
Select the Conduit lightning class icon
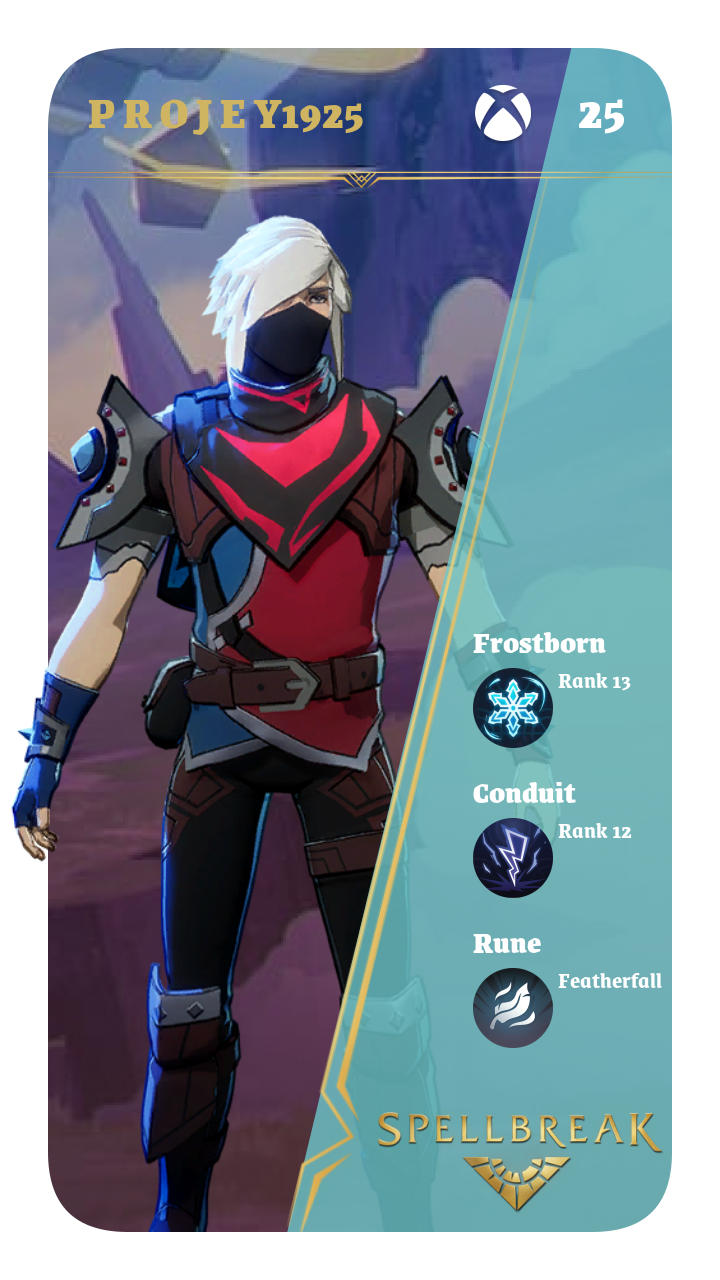[x=512, y=857]
